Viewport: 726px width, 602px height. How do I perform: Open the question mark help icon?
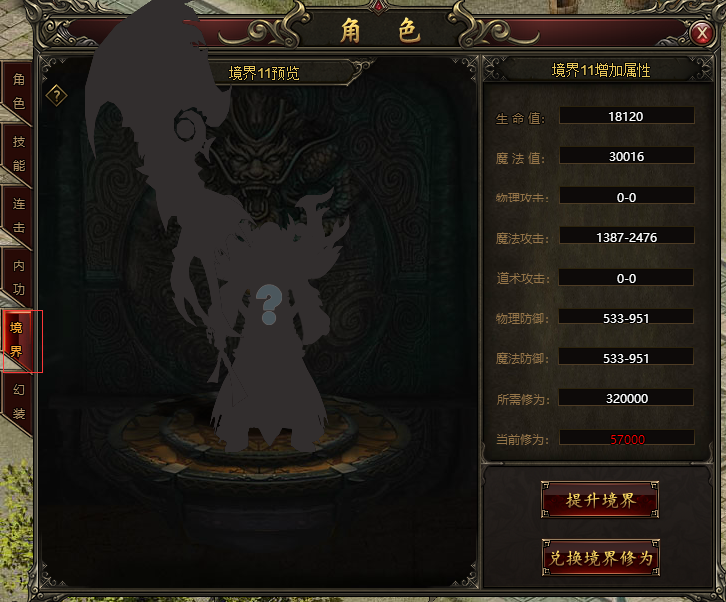coord(59,95)
